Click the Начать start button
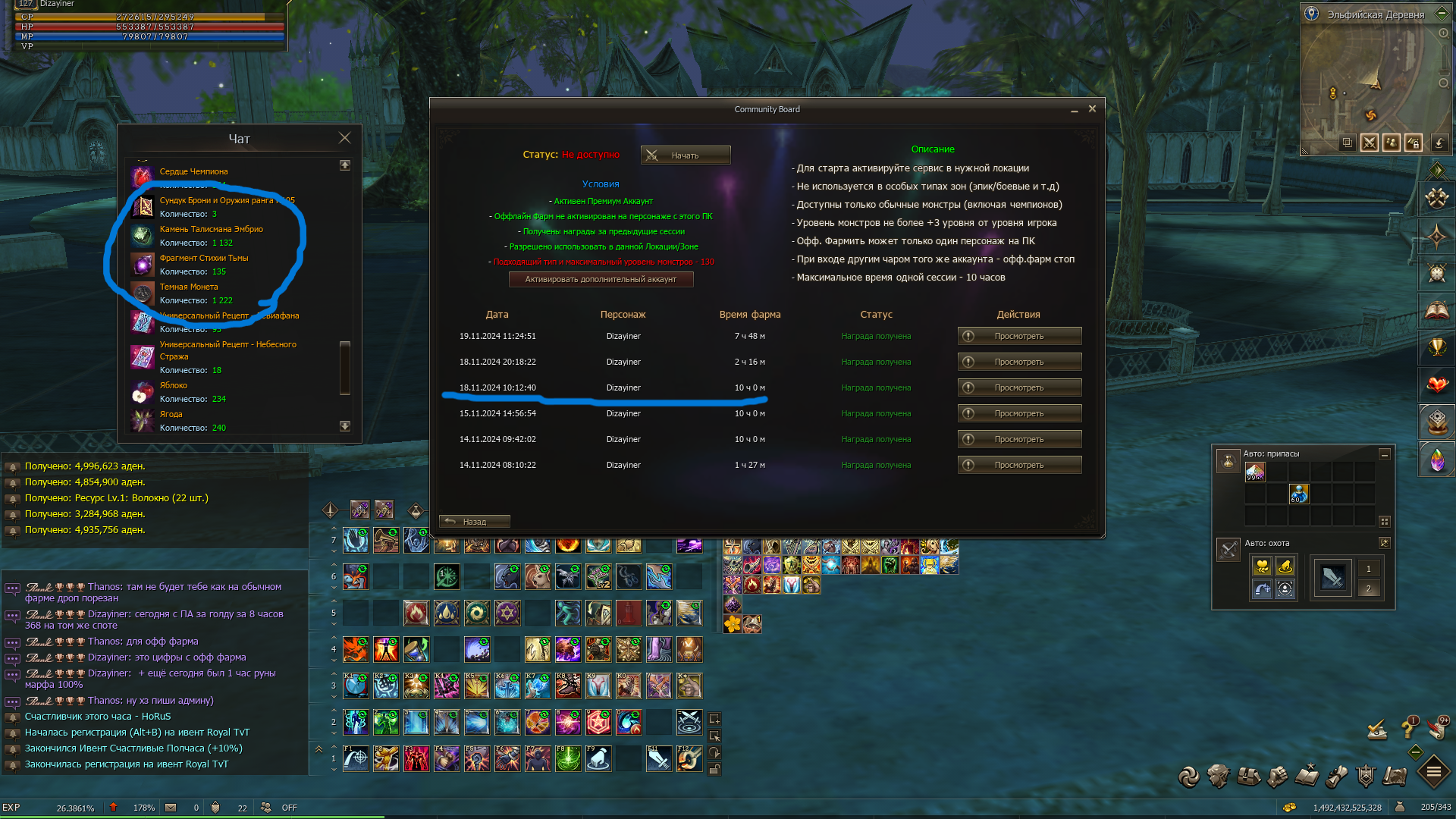The height and width of the screenshot is (819, 1456). point(685,155)
